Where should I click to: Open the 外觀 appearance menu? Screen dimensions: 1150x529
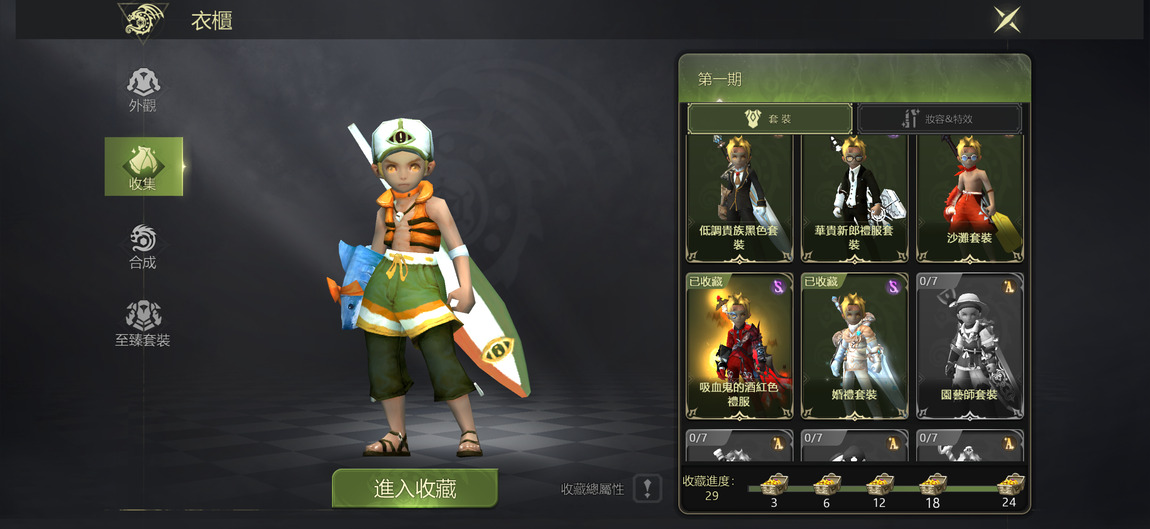[x=143, y=89]
